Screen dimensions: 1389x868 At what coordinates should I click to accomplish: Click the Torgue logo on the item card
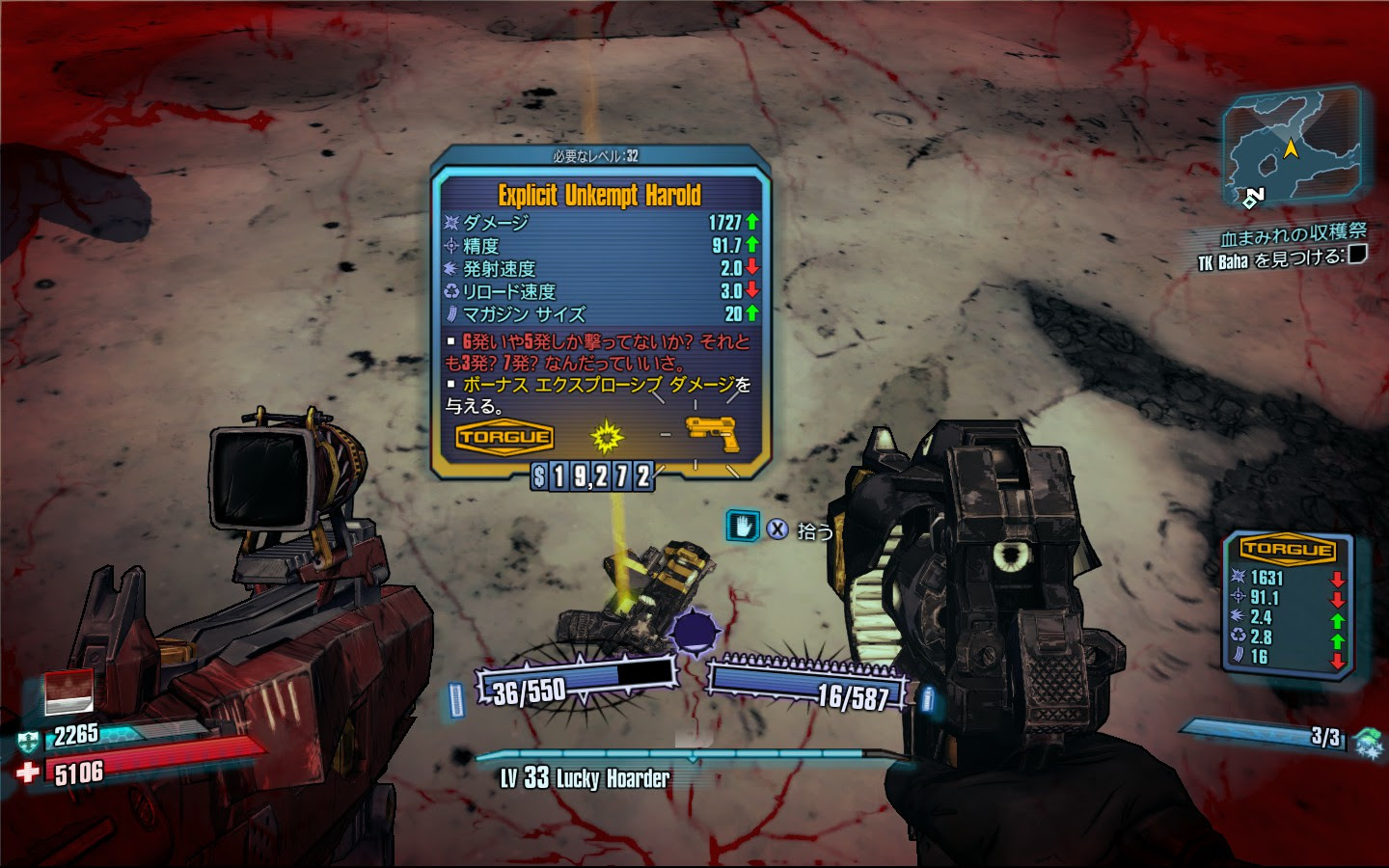coord(504,438)
